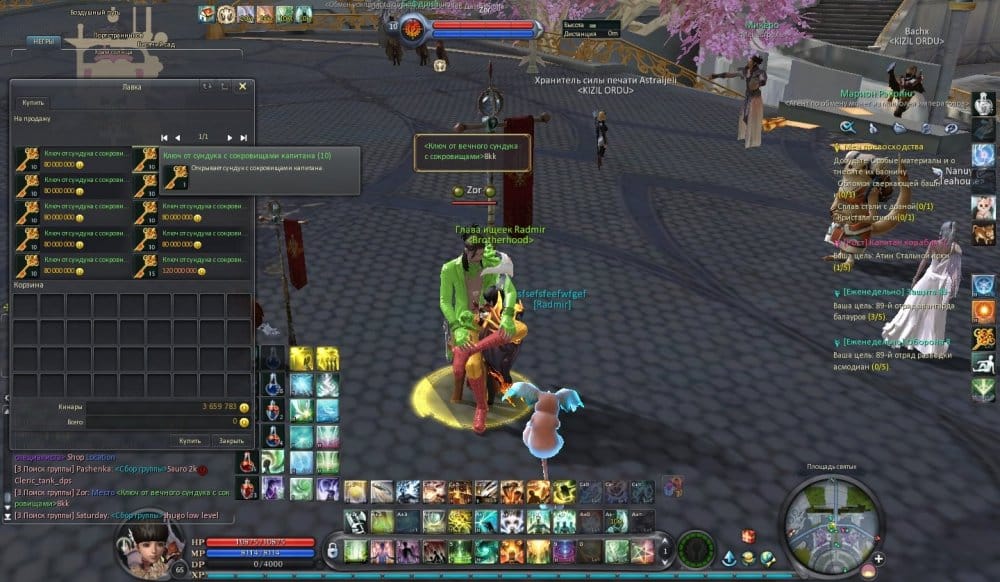Click the character portrait next to the HP bar
Screen dimensions: 1000x582
[142, 549]
